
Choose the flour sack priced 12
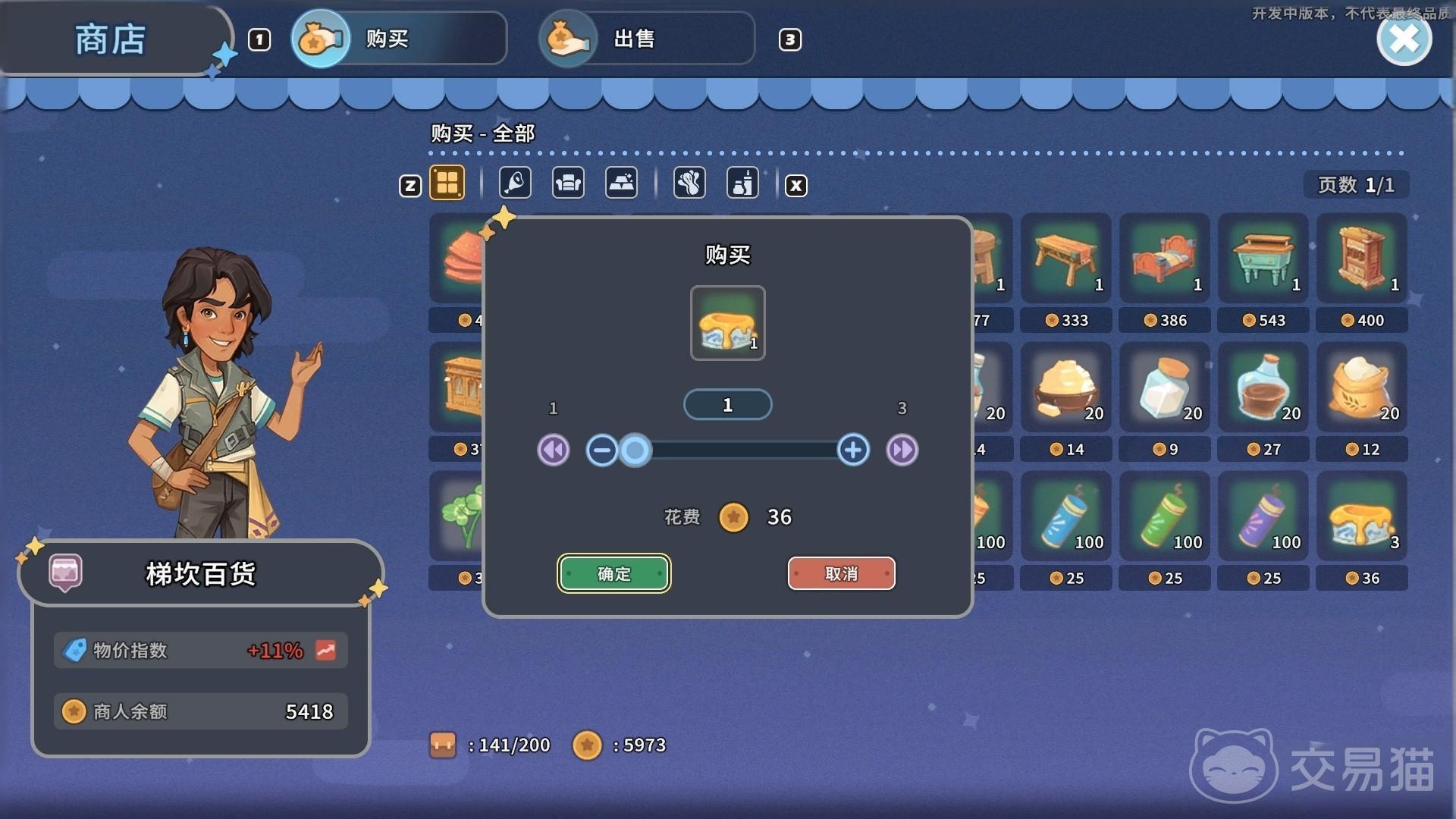pyautogui.click(x=1361, y=388)
